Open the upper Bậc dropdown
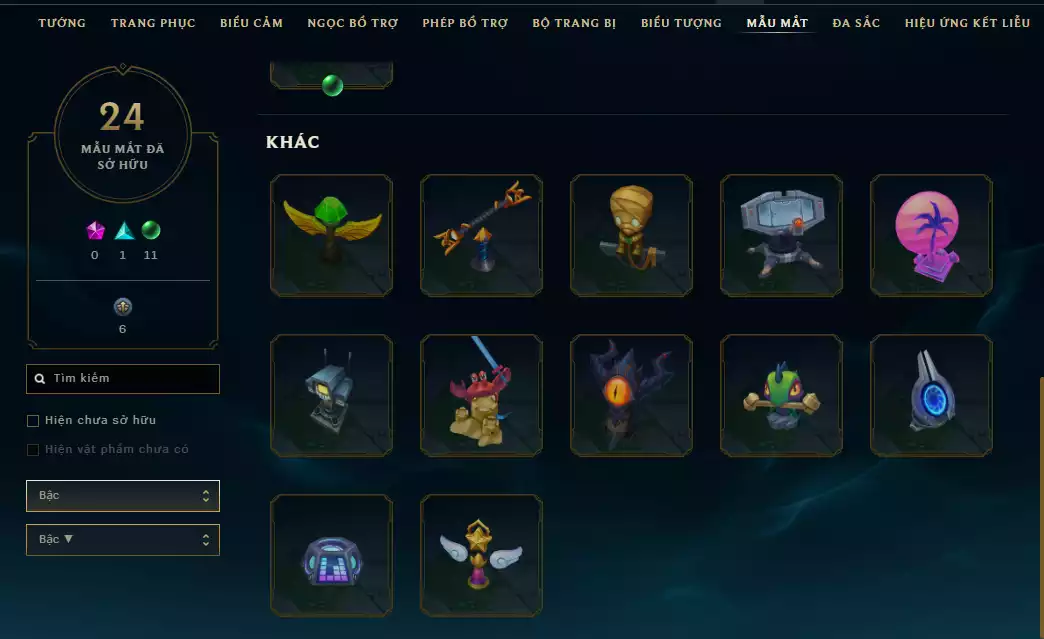The height and width of the screenshot is (639, 1044). pos(123,496)
